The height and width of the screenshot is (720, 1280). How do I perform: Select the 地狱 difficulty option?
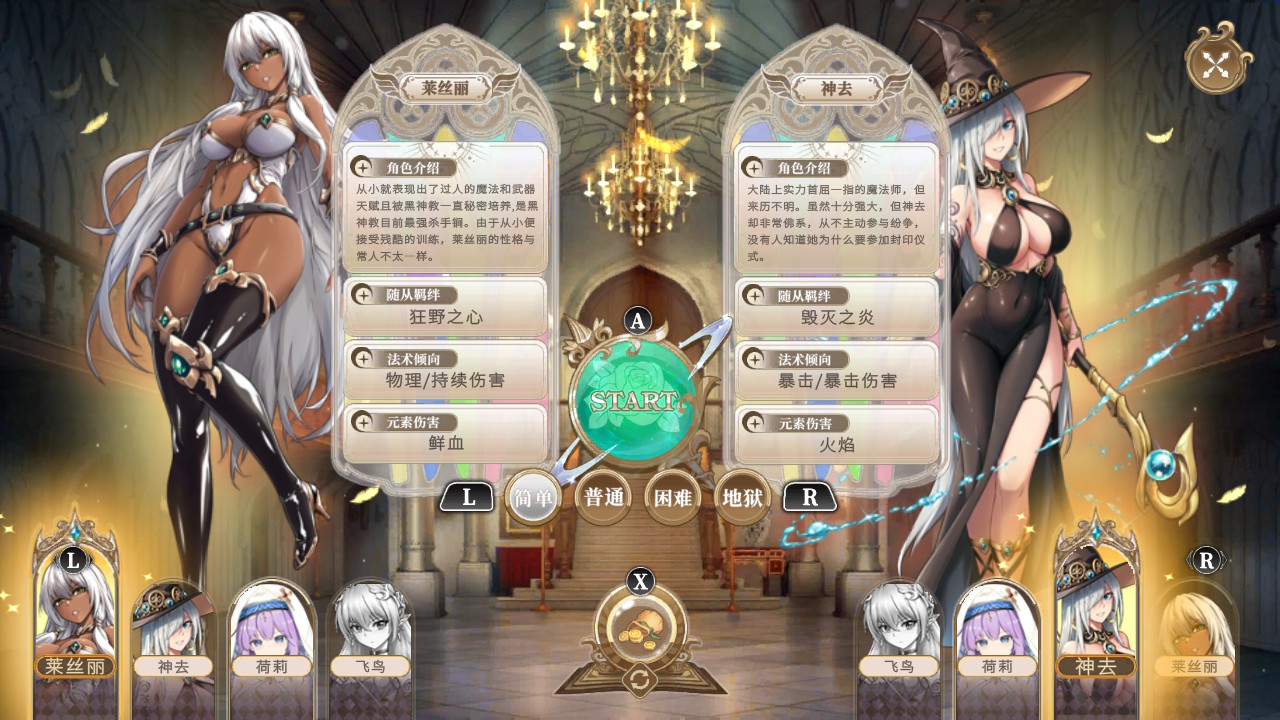coord(741,496)
